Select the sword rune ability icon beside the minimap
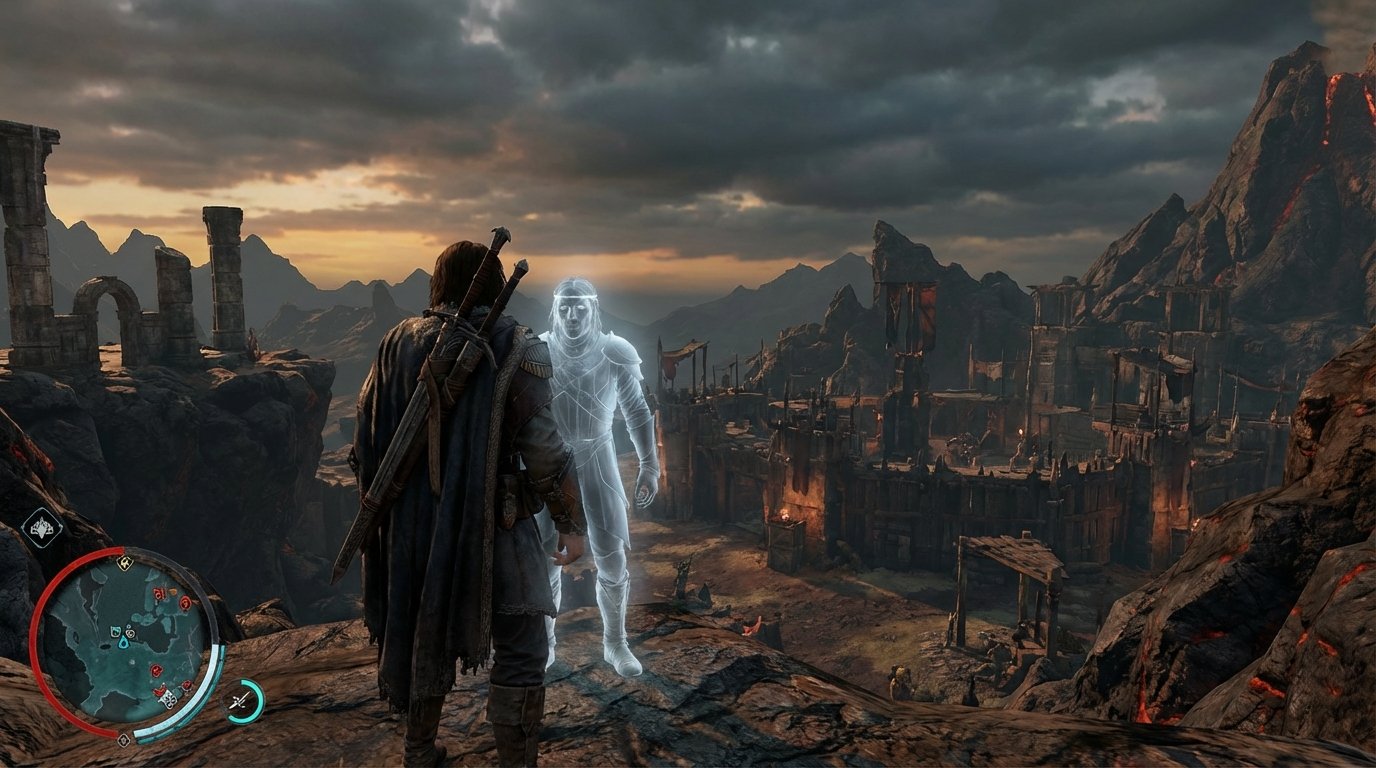1376x768 pixels. pos(239,699)
